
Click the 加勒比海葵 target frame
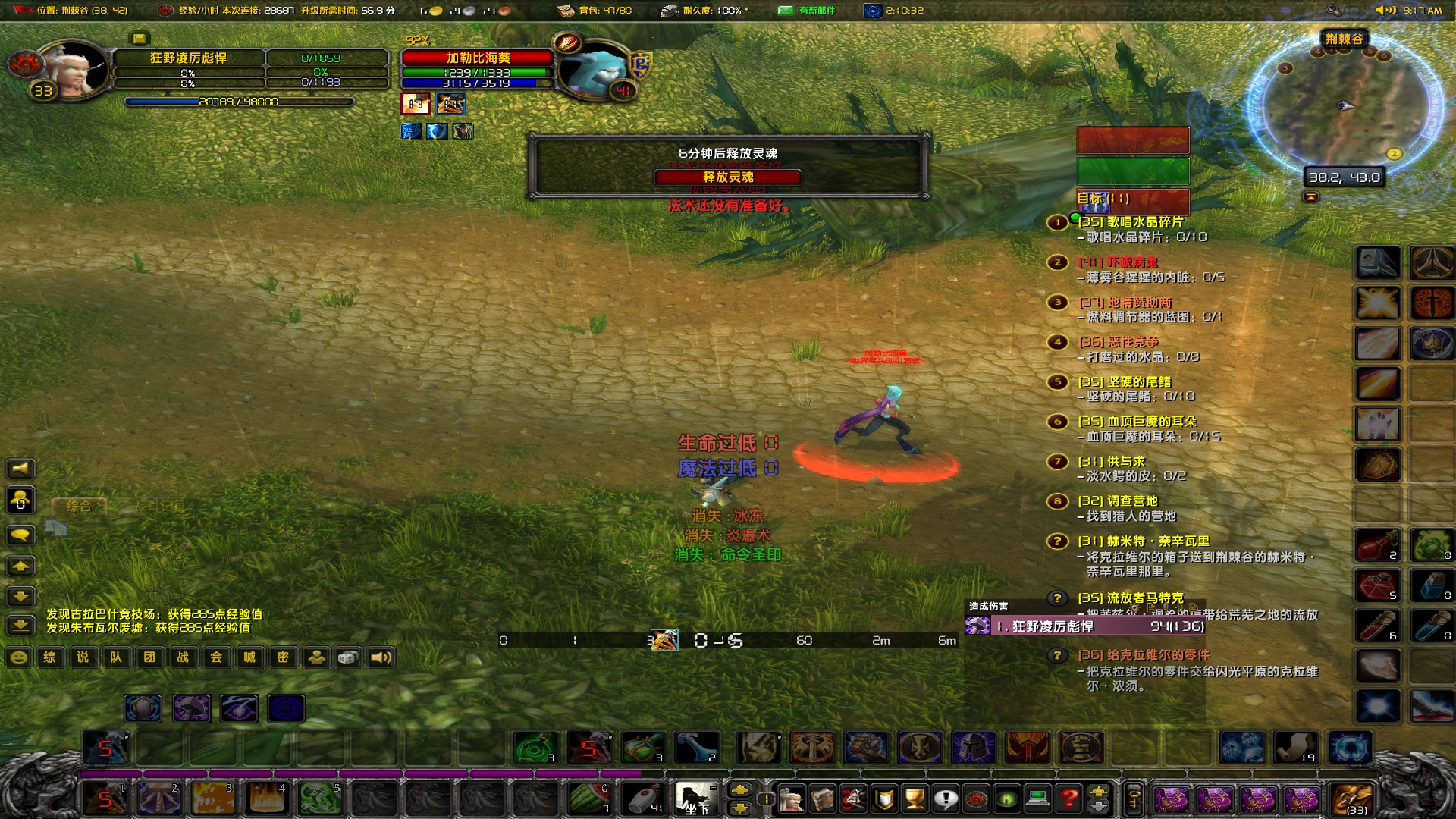[x=478, y=58]
